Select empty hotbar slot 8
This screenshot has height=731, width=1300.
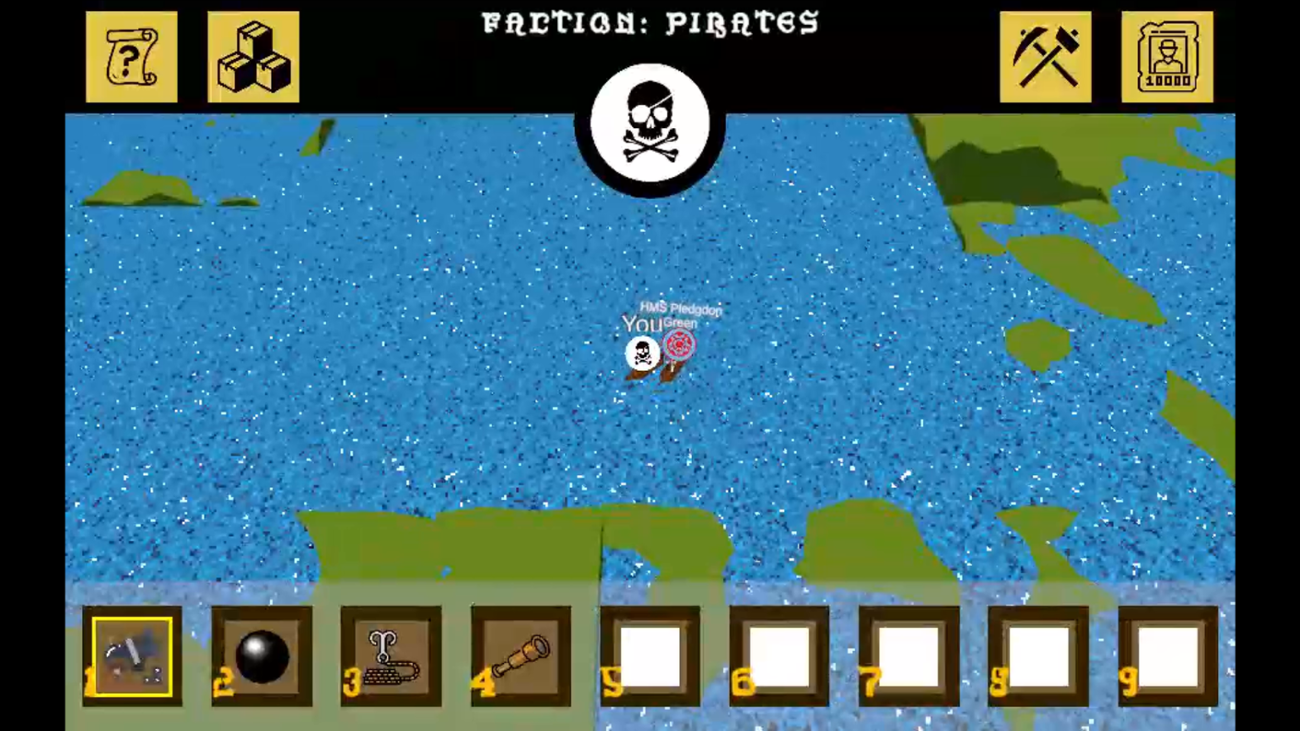point(1038,655)
